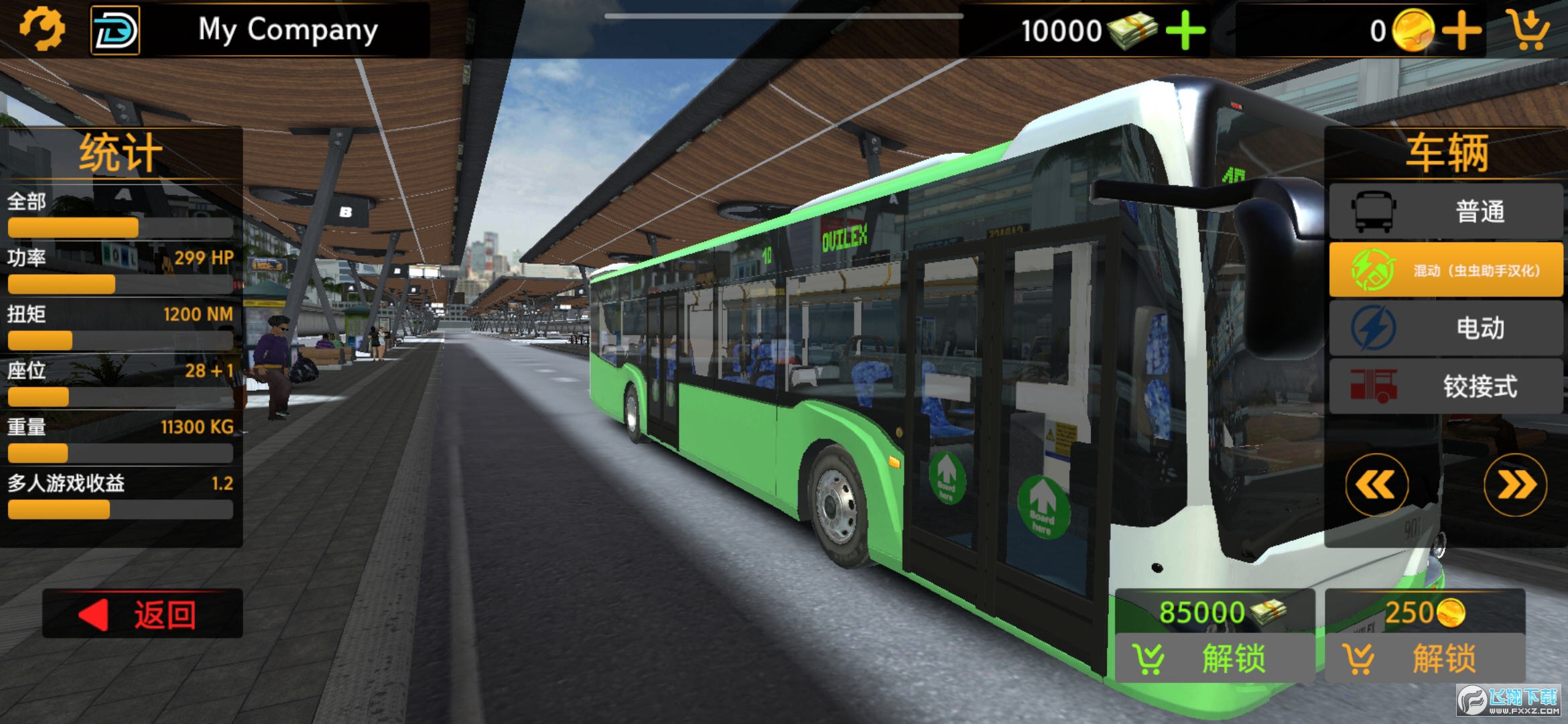
Task: Choose the 铰接式 articulated bus category
Action: pos(1446,387)
